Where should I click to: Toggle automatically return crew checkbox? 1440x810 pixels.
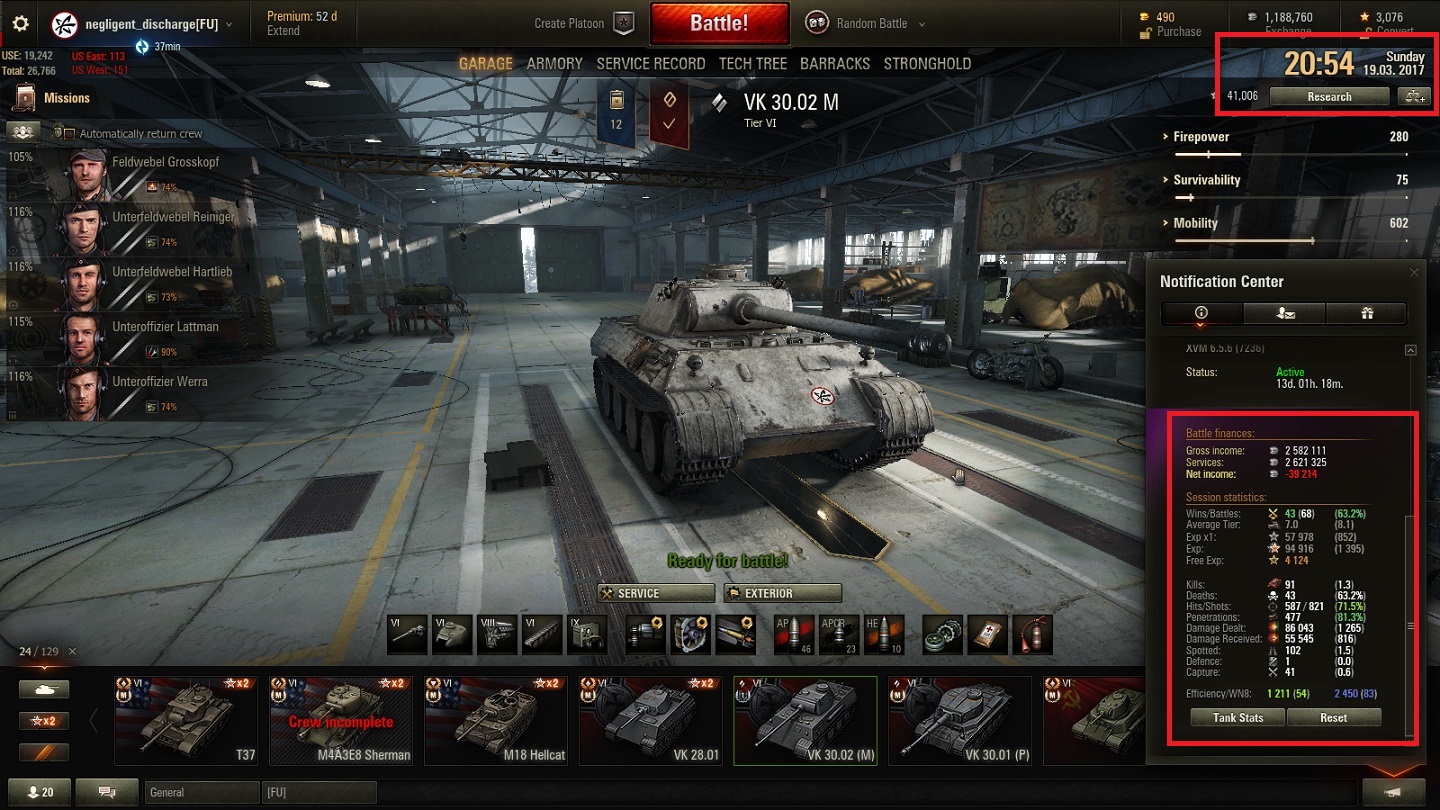click(x=70, y=133)
